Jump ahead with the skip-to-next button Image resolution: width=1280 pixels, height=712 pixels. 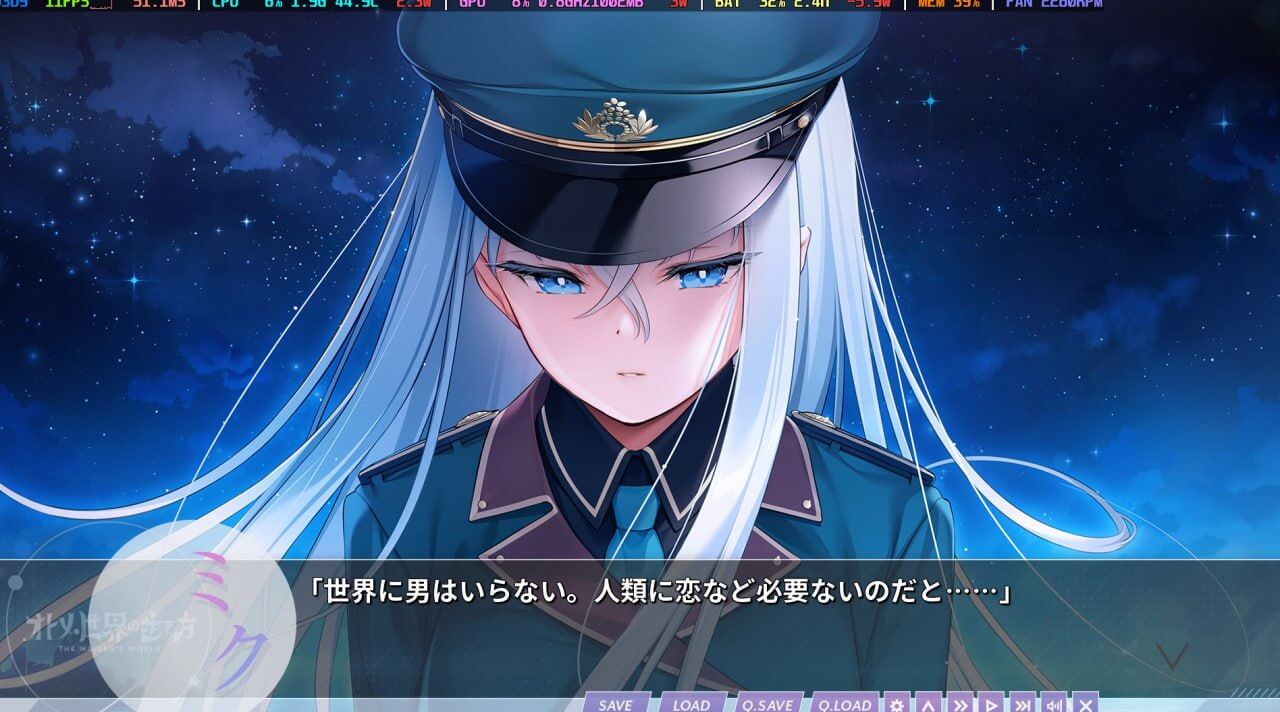click(1021, 704)
